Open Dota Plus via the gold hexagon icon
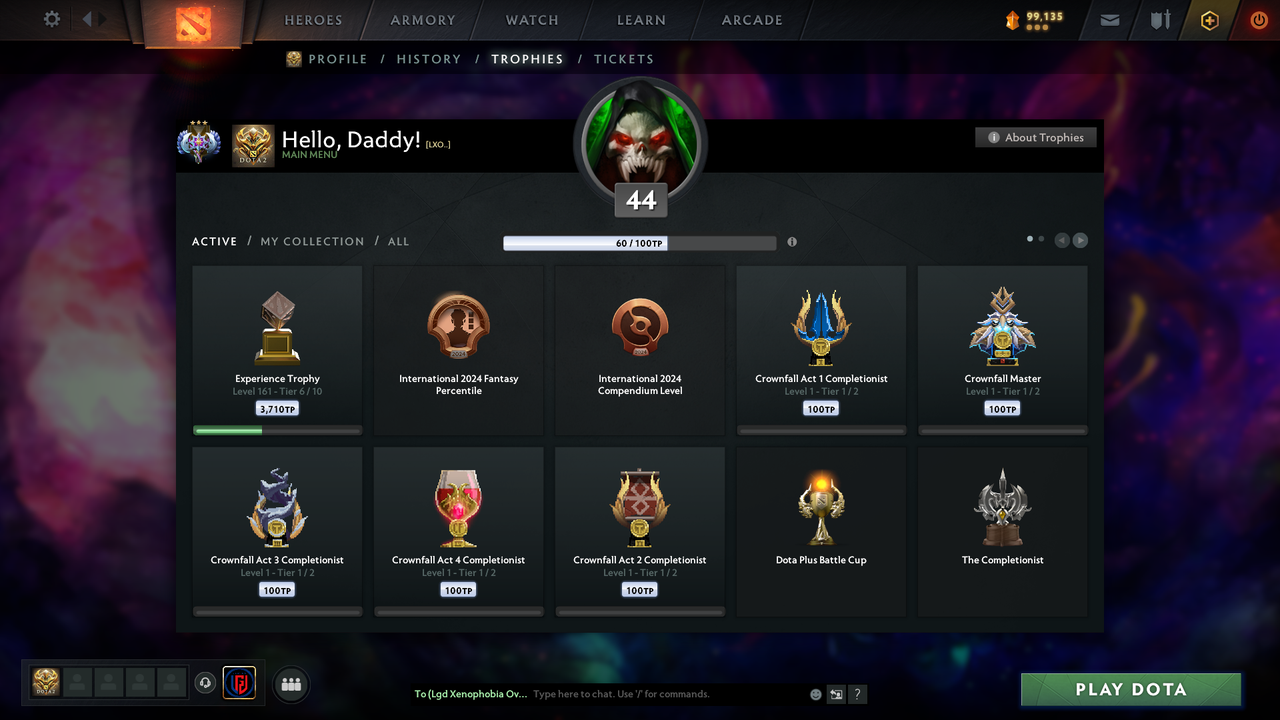 [1209, 20]
